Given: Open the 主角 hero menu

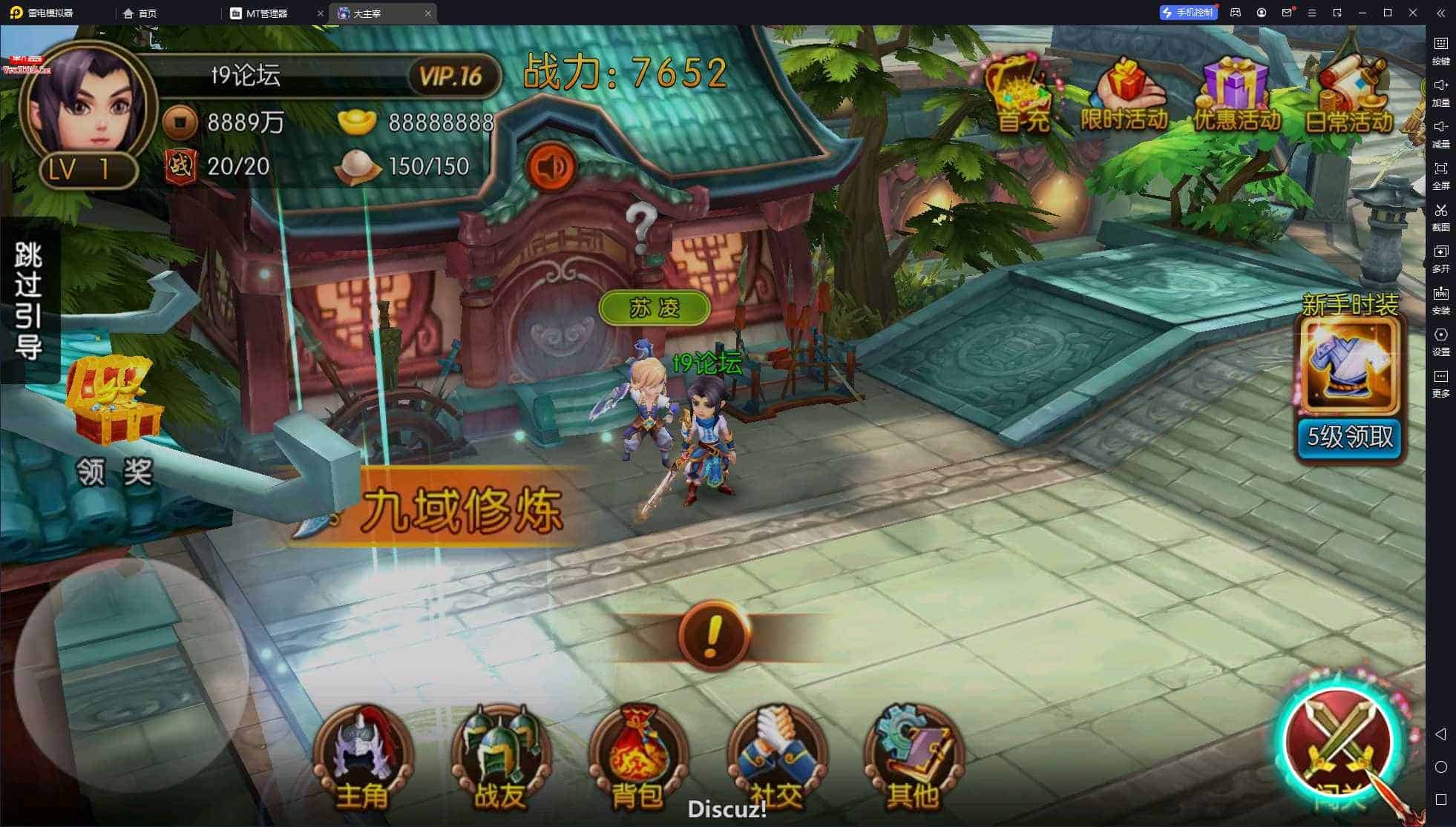Looking at the screenshot, I should pyautogui.click(x=362, y=758).
